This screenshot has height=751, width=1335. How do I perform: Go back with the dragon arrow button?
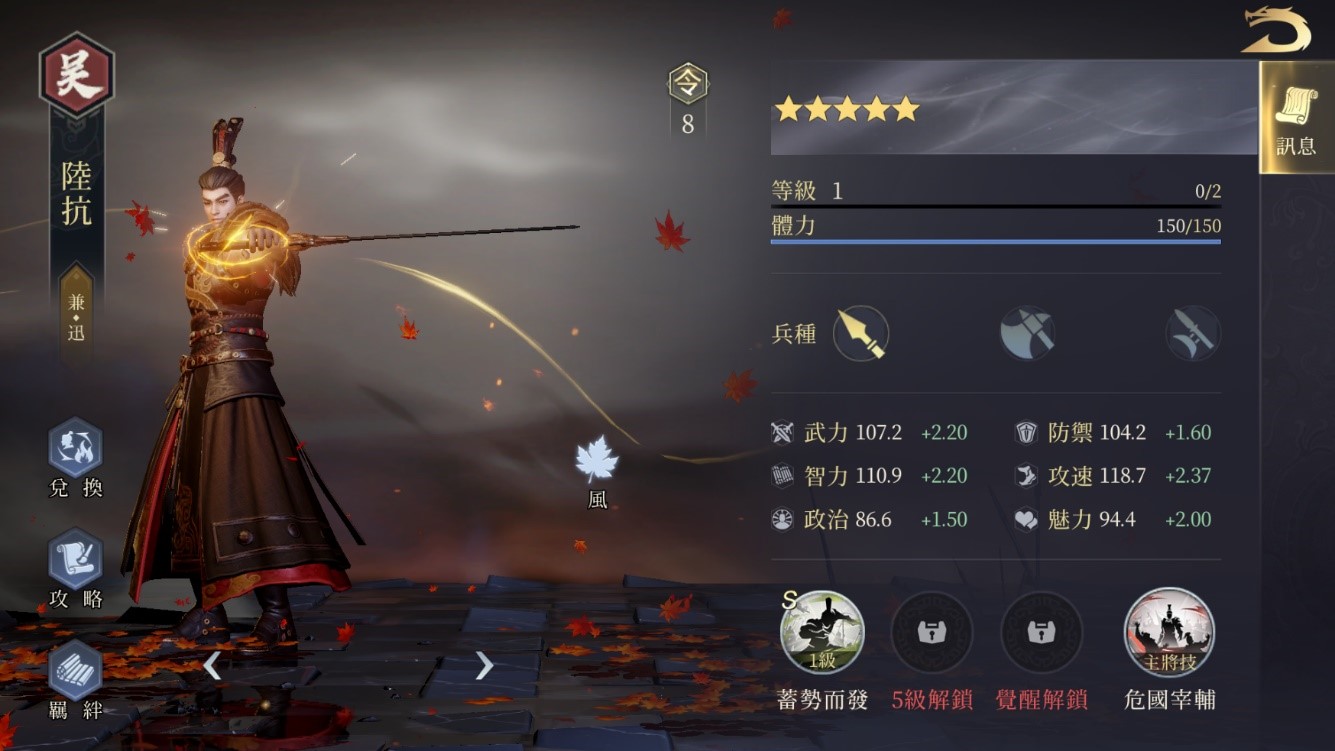click(1276, 30)
